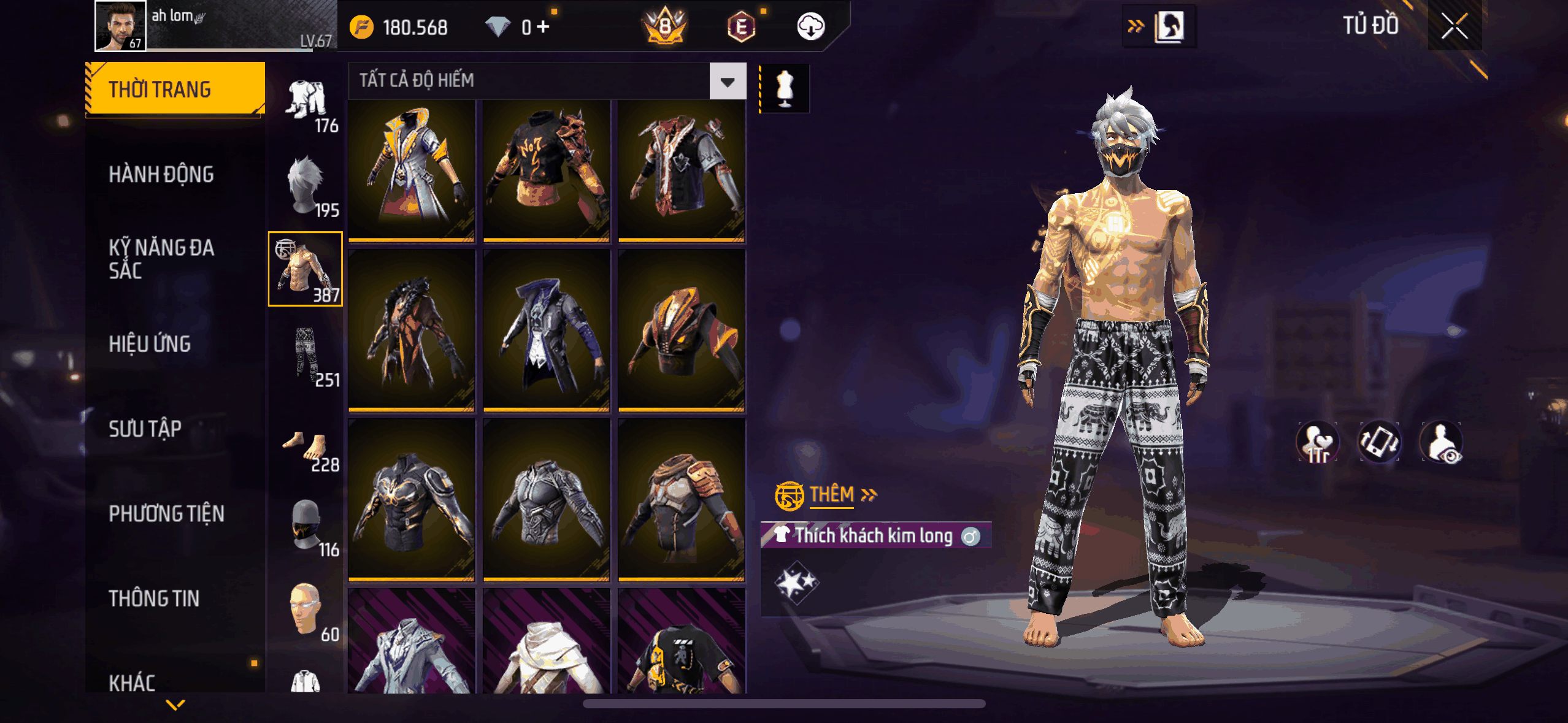Click the mannequin icon beside the rarity filter
Image resolution: width=1568 pixels, height=723 pixels.
click(785, 88)
